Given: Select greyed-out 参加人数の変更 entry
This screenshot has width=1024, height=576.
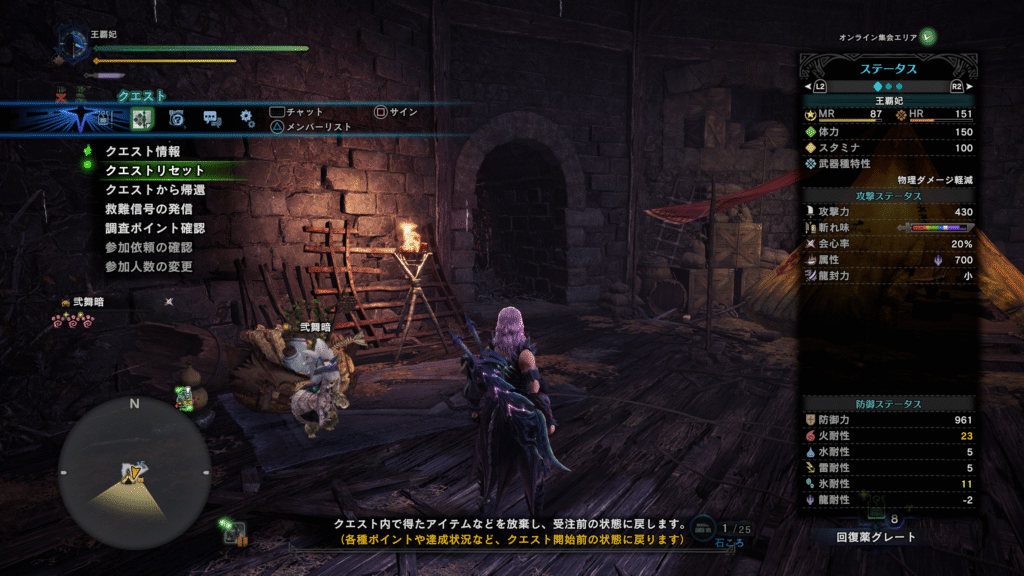Looking at the screenshot, I should tap(149, 267).
